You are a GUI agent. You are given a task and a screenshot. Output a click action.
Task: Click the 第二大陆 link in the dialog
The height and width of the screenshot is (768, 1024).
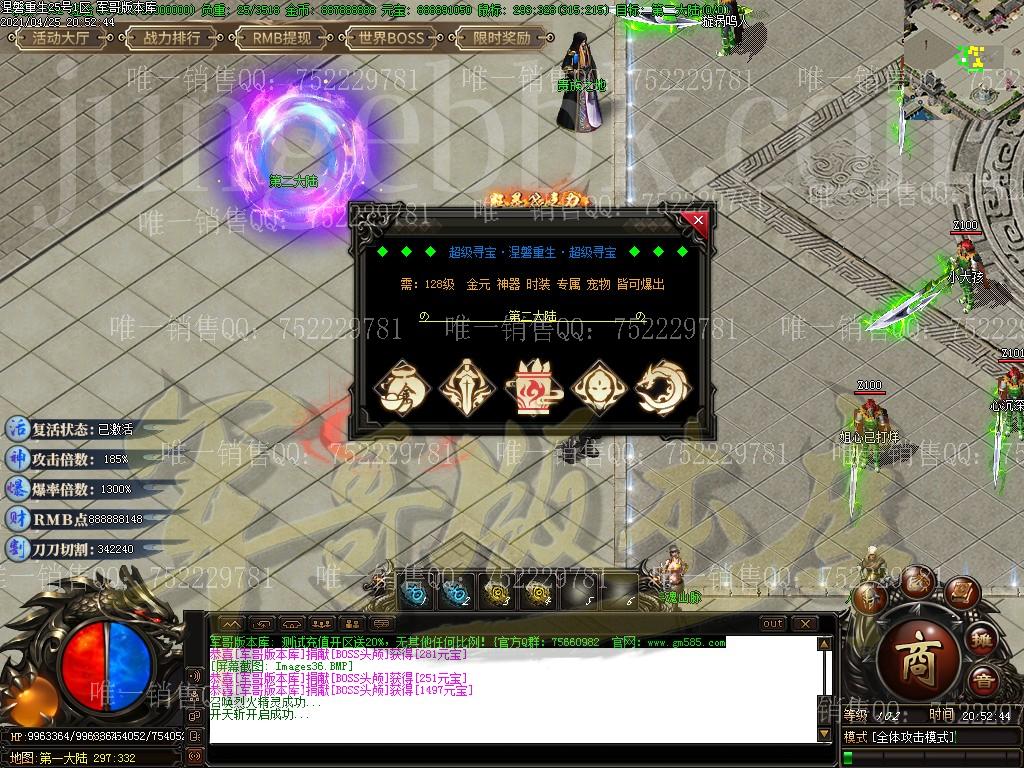(532, 316)
